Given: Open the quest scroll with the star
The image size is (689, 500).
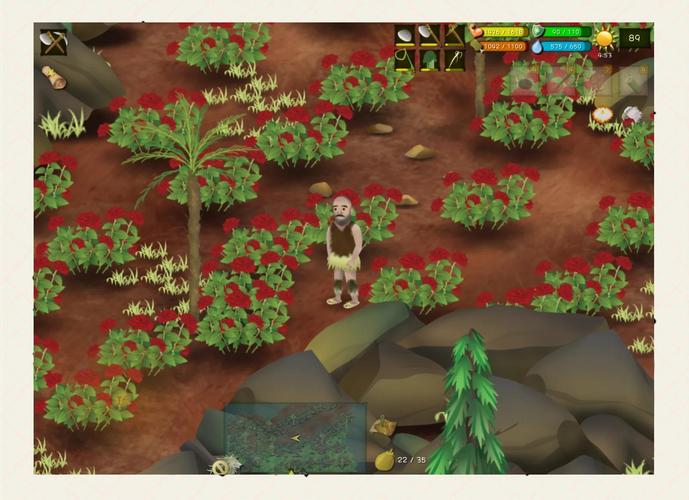Looking at the screenshot, I should tap(54, 76).
